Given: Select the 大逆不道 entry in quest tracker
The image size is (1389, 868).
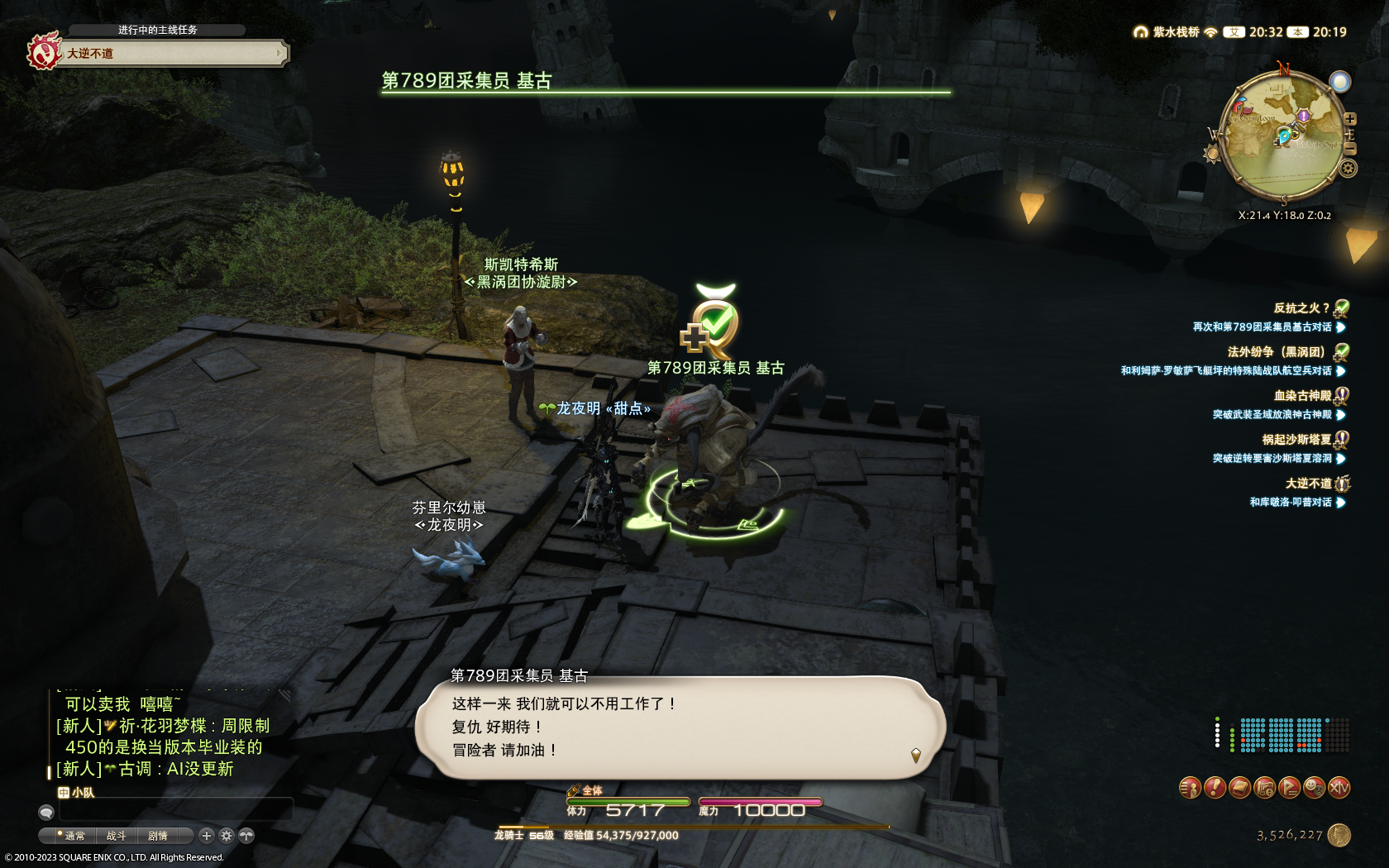Looking at the screenshot, I should 1307,484.
